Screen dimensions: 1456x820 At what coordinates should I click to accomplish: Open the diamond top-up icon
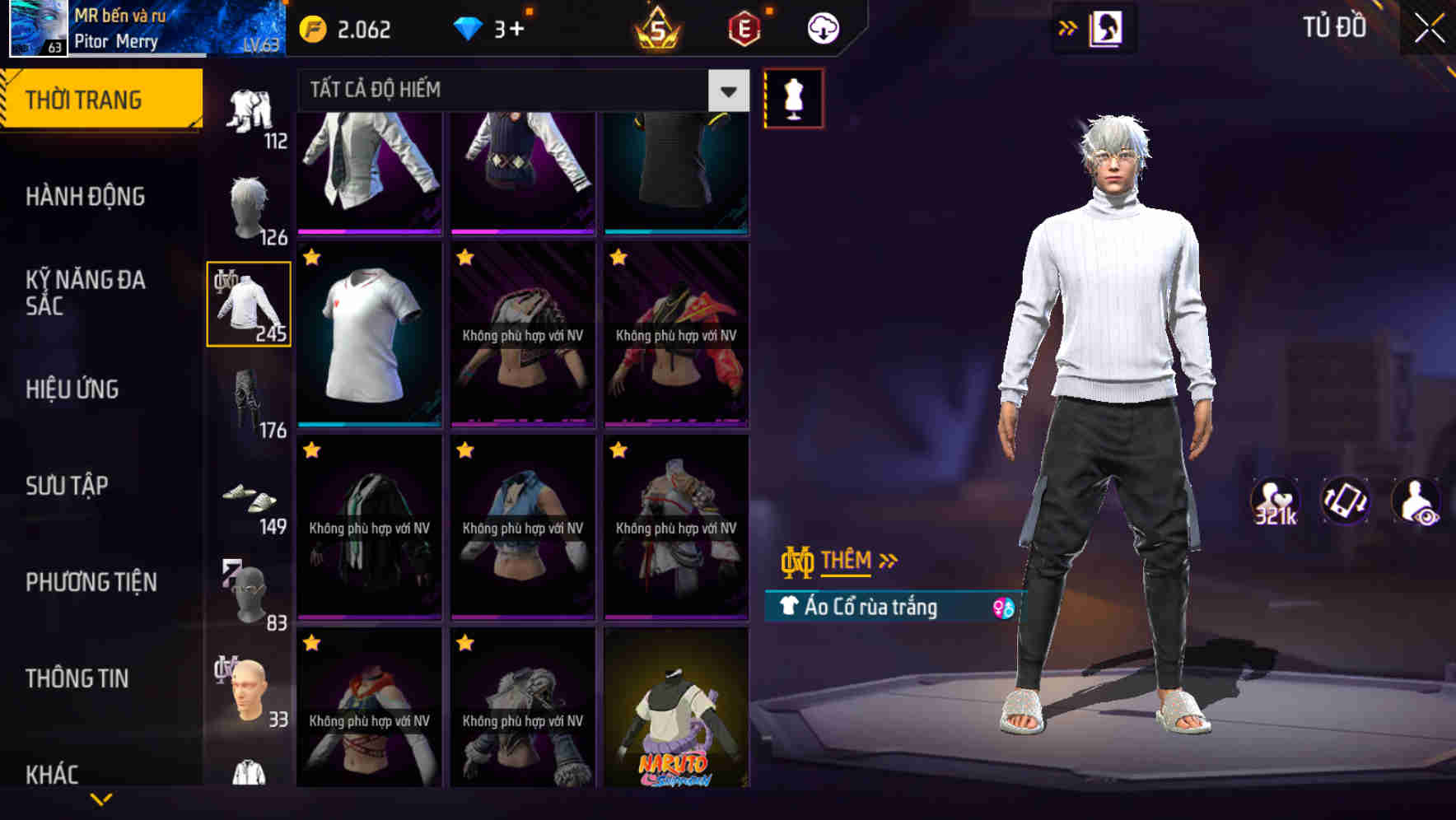470,29
